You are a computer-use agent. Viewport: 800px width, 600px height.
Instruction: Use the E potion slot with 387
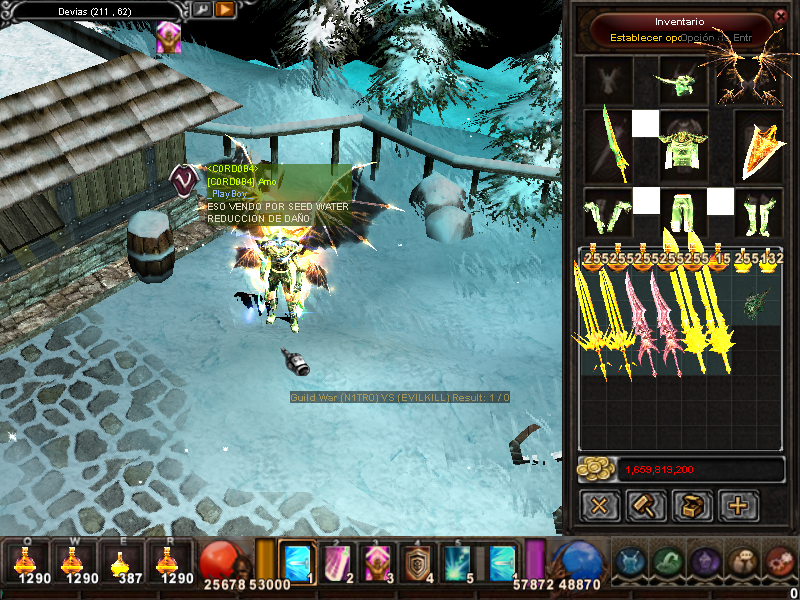(x=122, y=562)
